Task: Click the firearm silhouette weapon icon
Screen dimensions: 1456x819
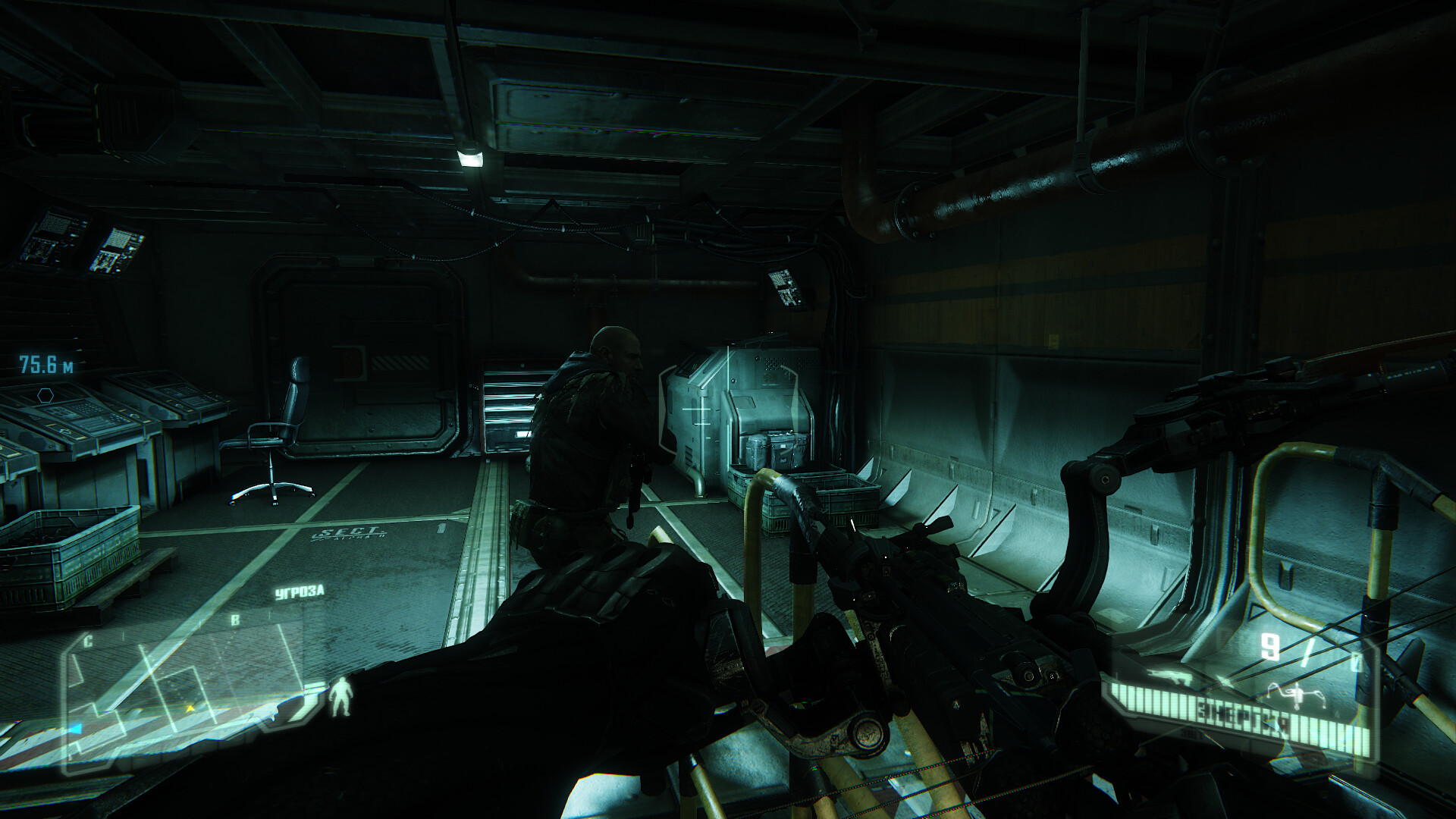Action: pos(1167,676)
